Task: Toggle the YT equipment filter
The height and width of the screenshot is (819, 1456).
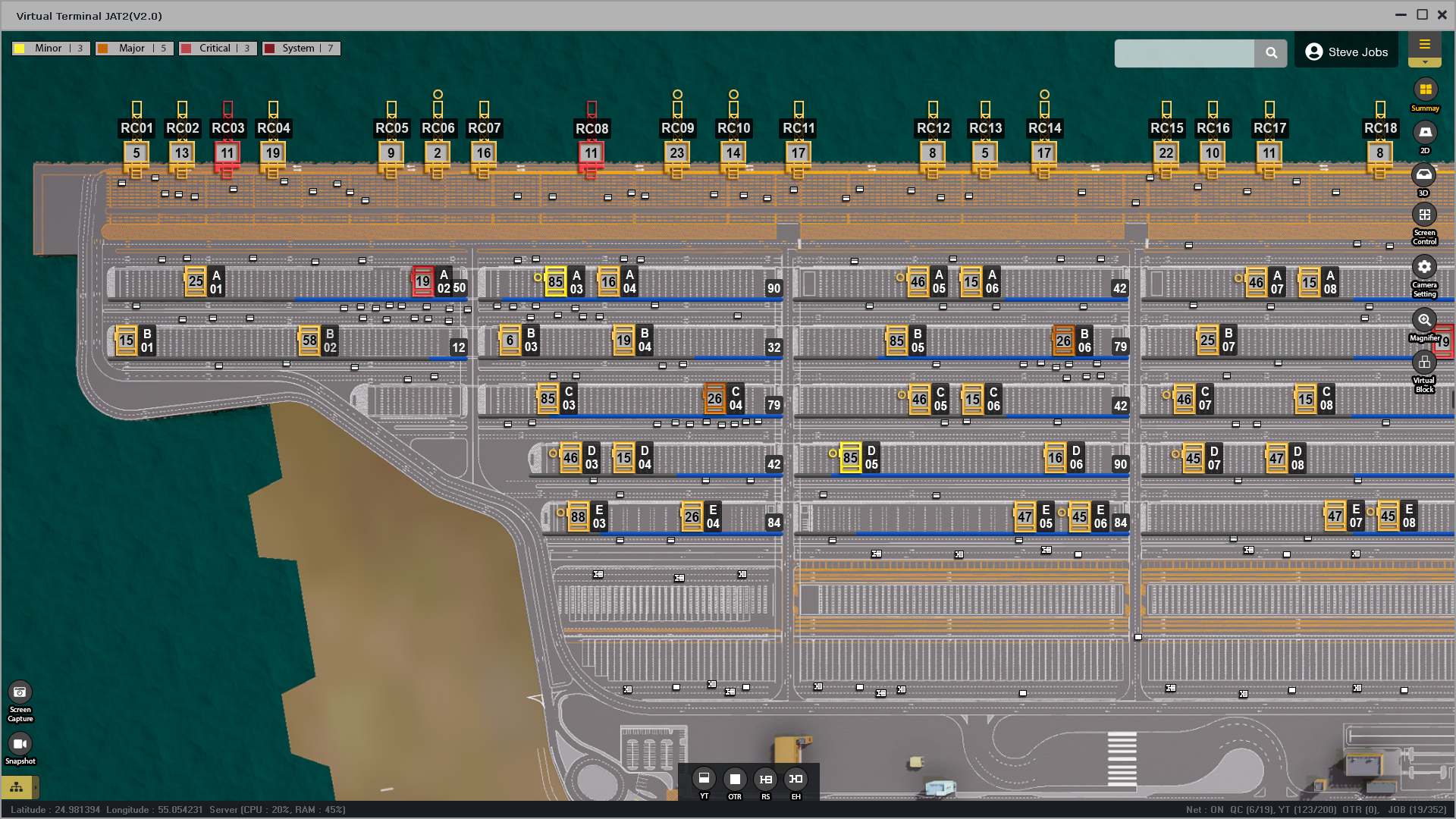Action: point(704,779)
